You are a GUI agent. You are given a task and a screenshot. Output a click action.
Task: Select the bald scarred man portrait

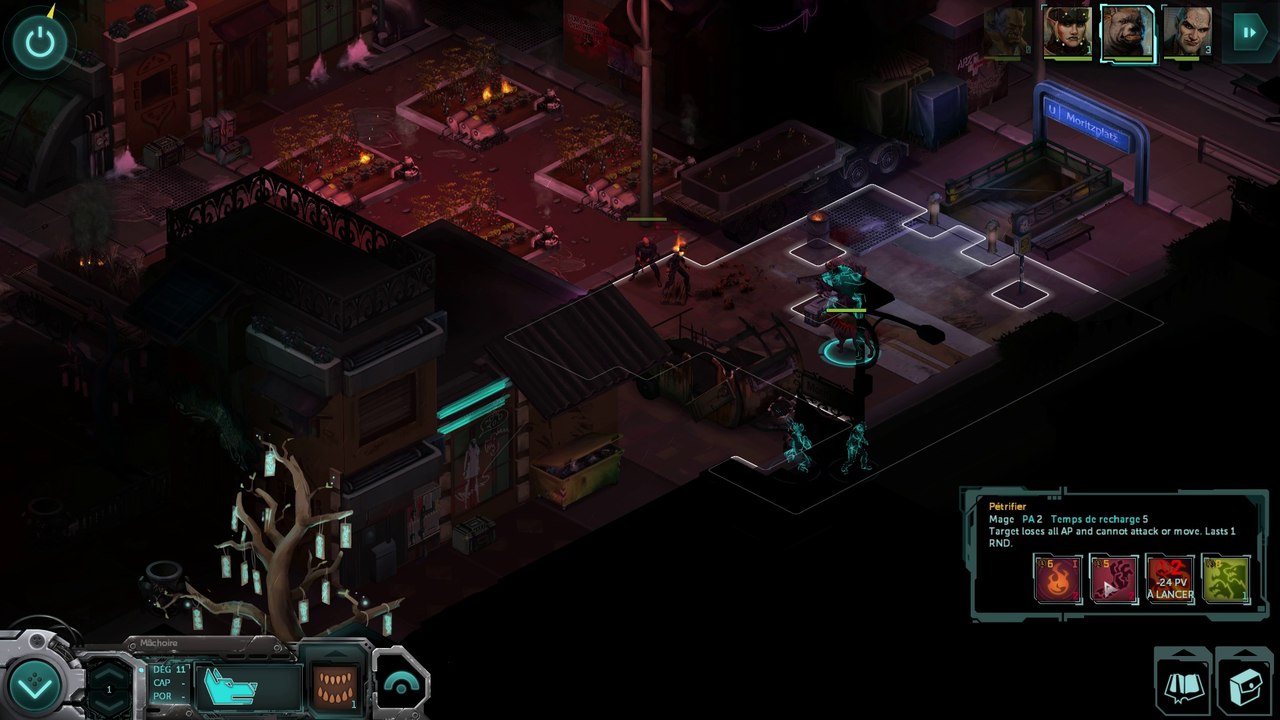[x=1187, y=33]
